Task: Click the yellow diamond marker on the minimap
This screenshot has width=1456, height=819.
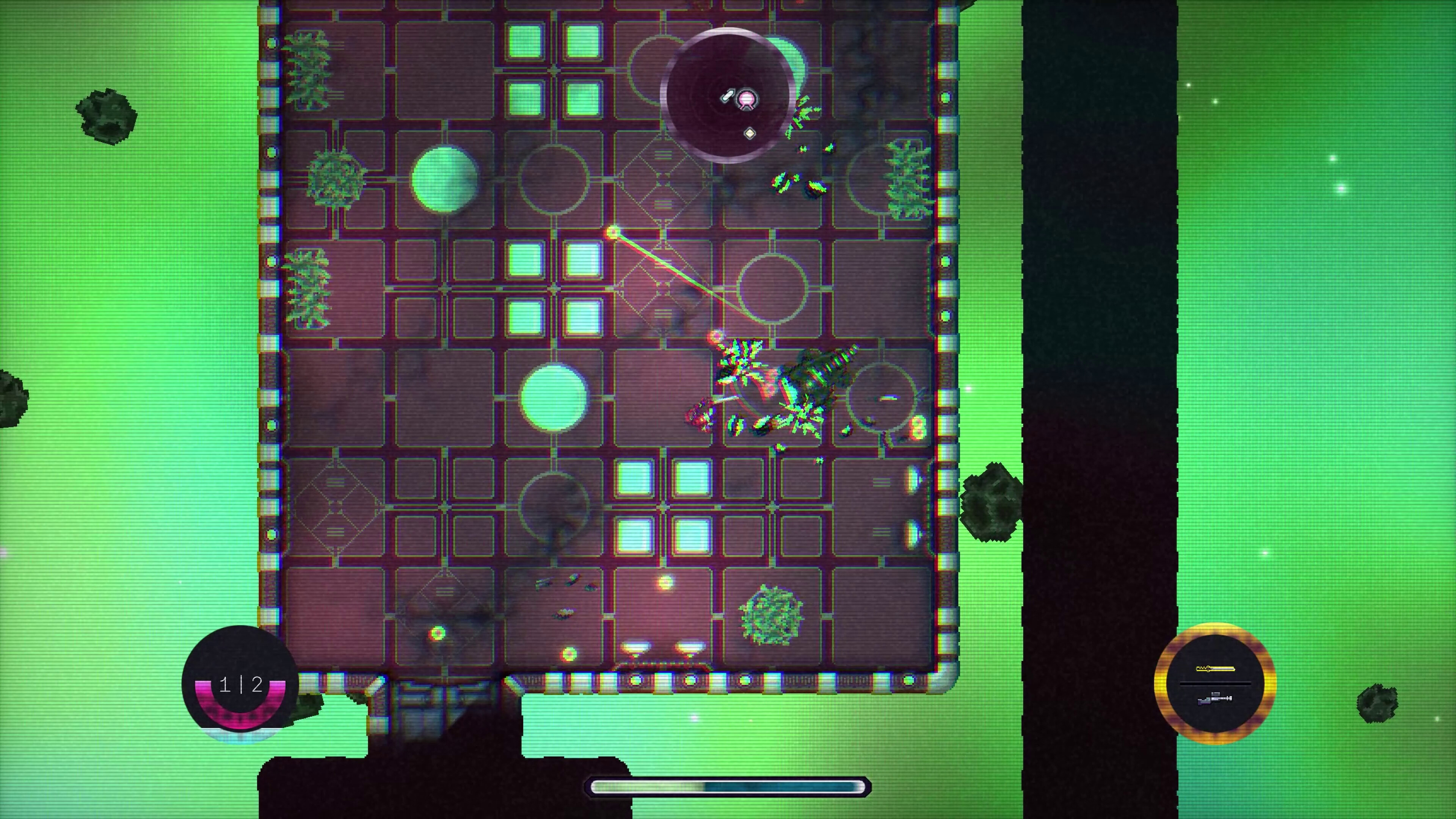Action: 750,133
